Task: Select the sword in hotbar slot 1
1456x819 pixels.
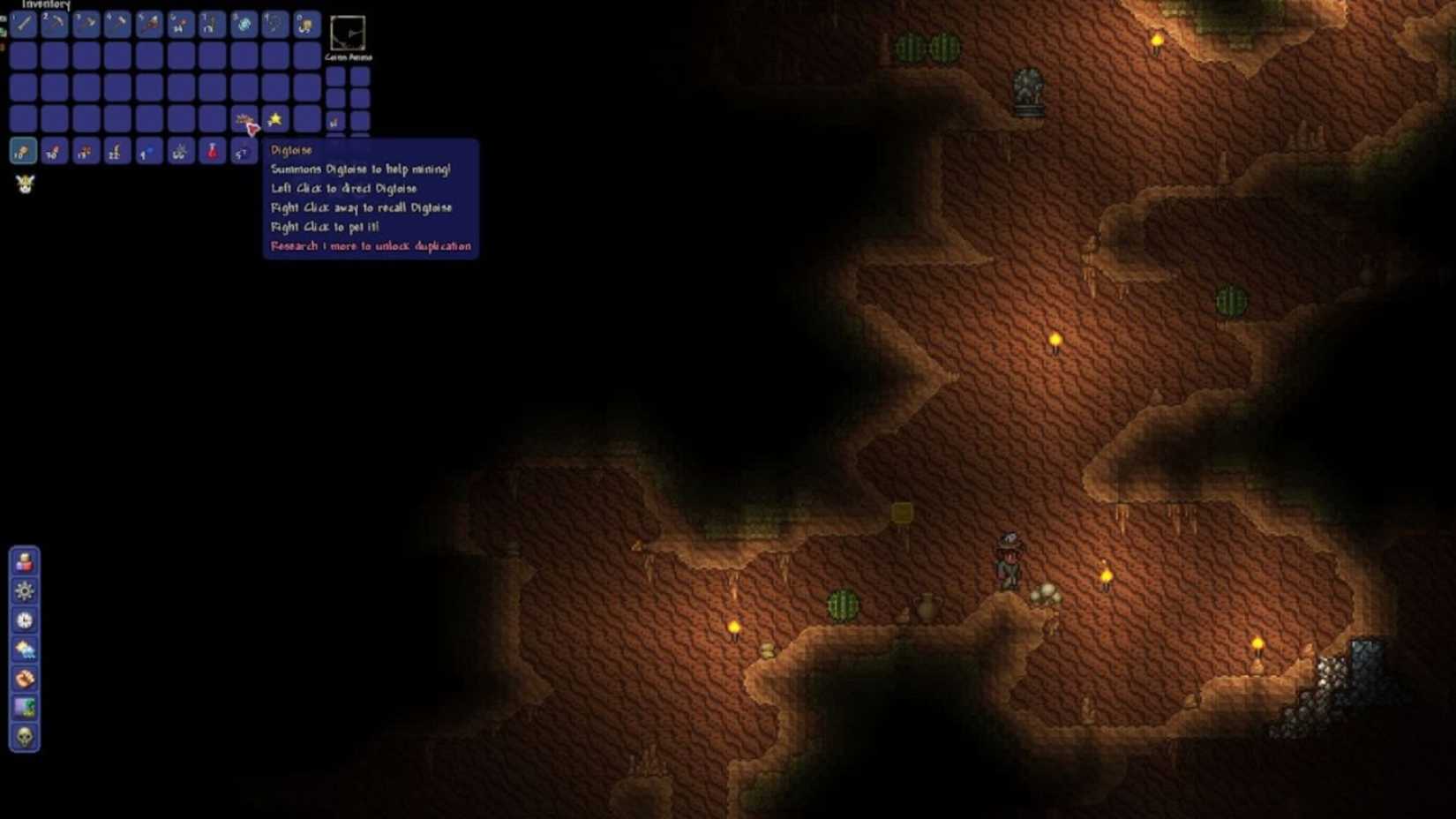Action: pos(22,25)
